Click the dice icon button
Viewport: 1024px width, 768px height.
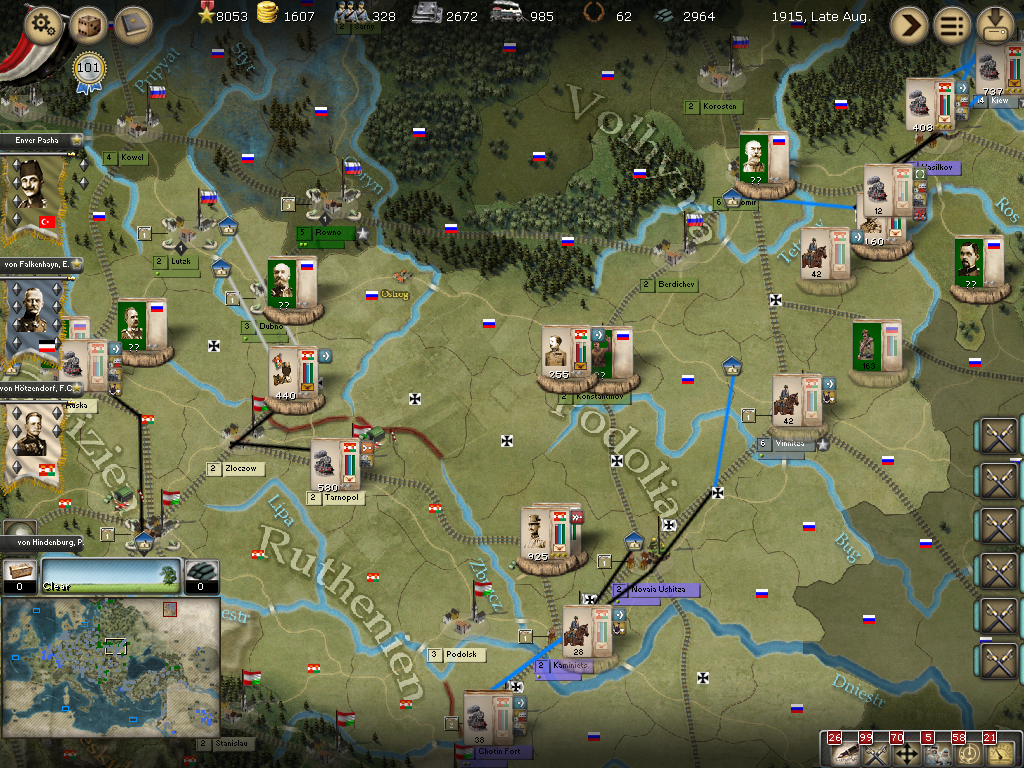(x=89, y=26)
